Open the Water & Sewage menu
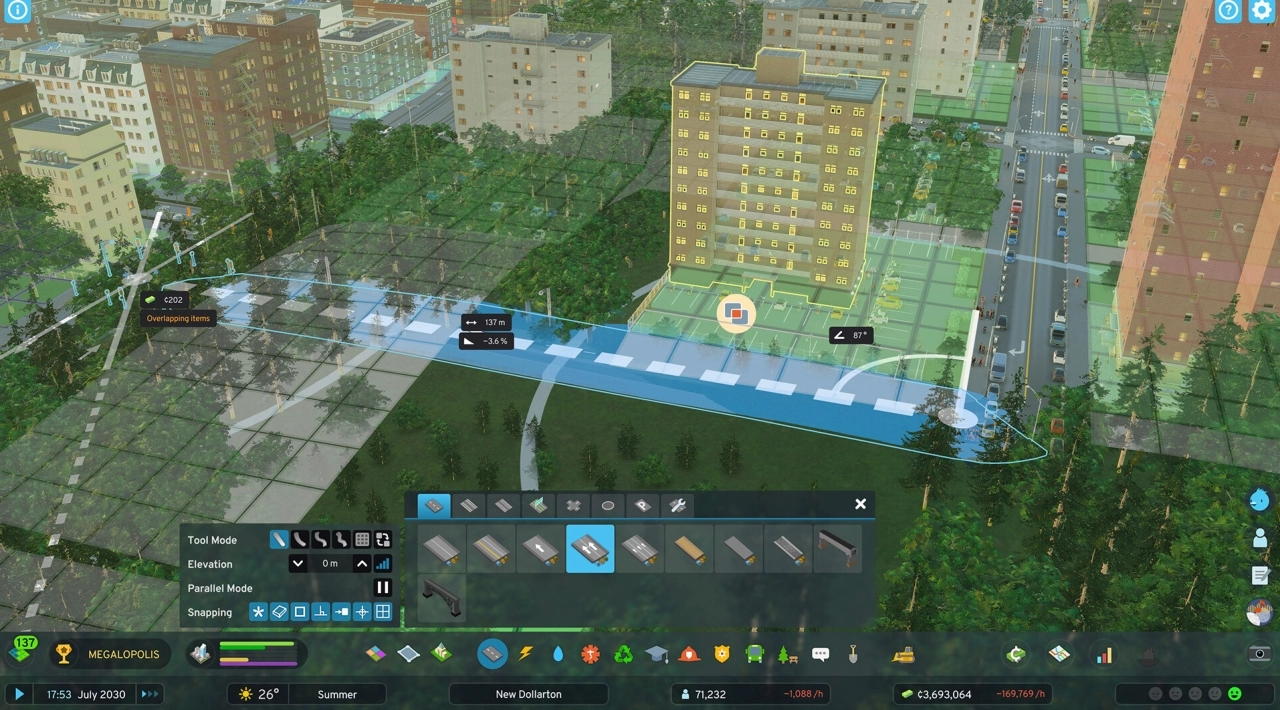 (x=558, y=654)
